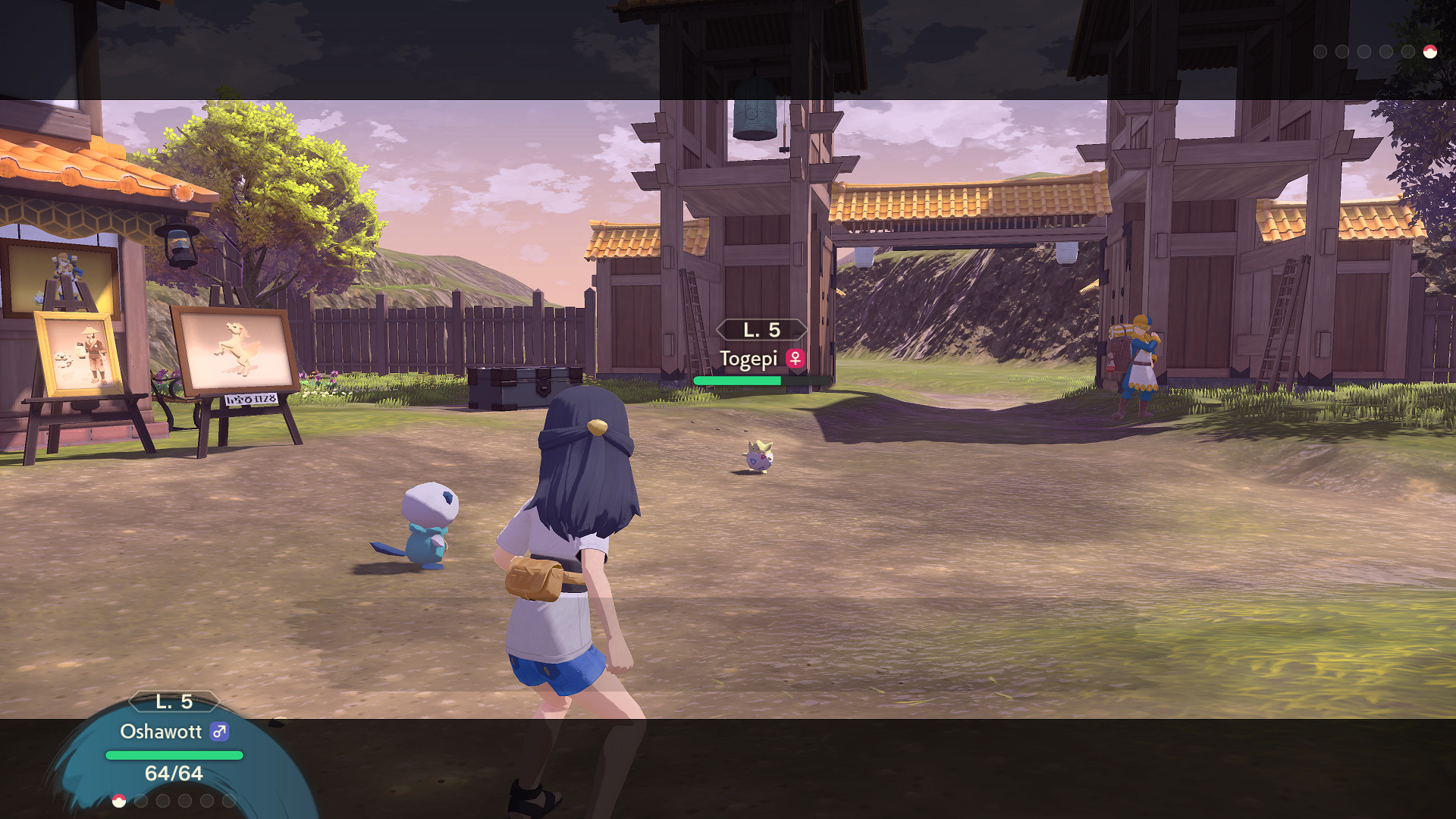Click Oshawott's green HP bar
The width and height of the screenshot is (1456, 819).
tap(174, 755)
